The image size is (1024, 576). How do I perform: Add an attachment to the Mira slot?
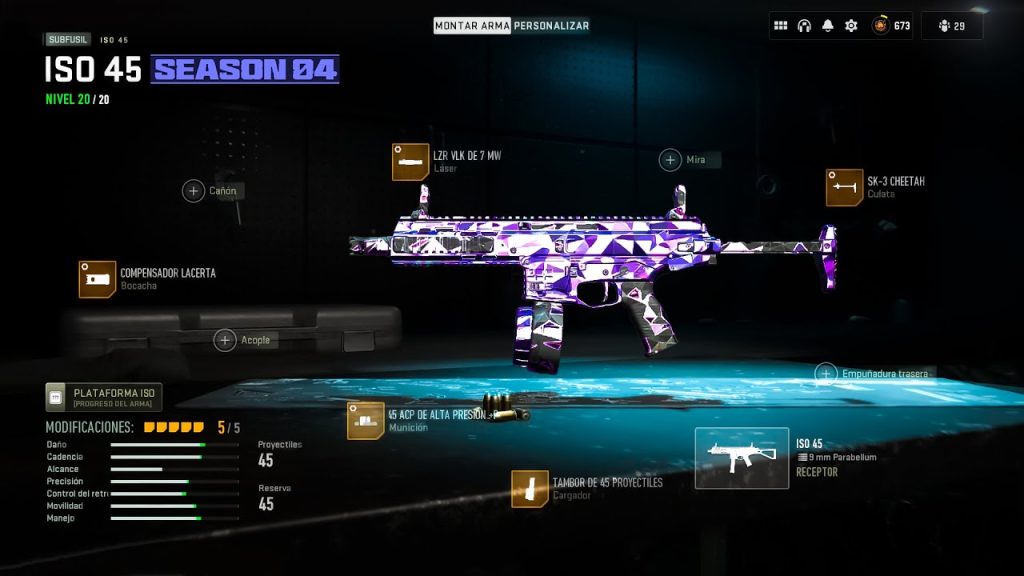tap(670, 160)
